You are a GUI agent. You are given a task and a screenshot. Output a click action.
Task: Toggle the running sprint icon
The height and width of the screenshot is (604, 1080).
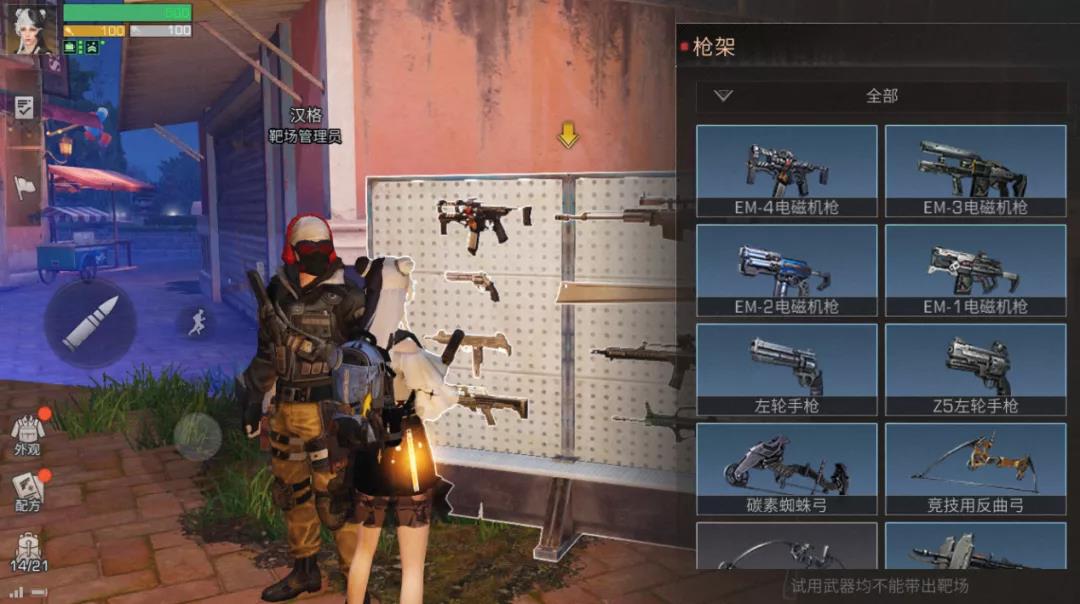click(197, 321)
